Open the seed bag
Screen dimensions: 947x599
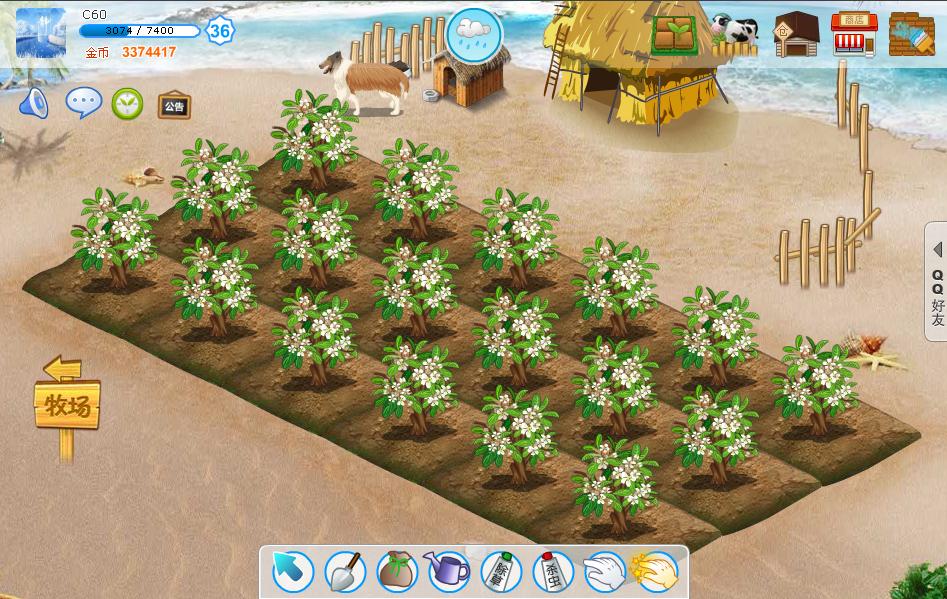tap(397, 572)
